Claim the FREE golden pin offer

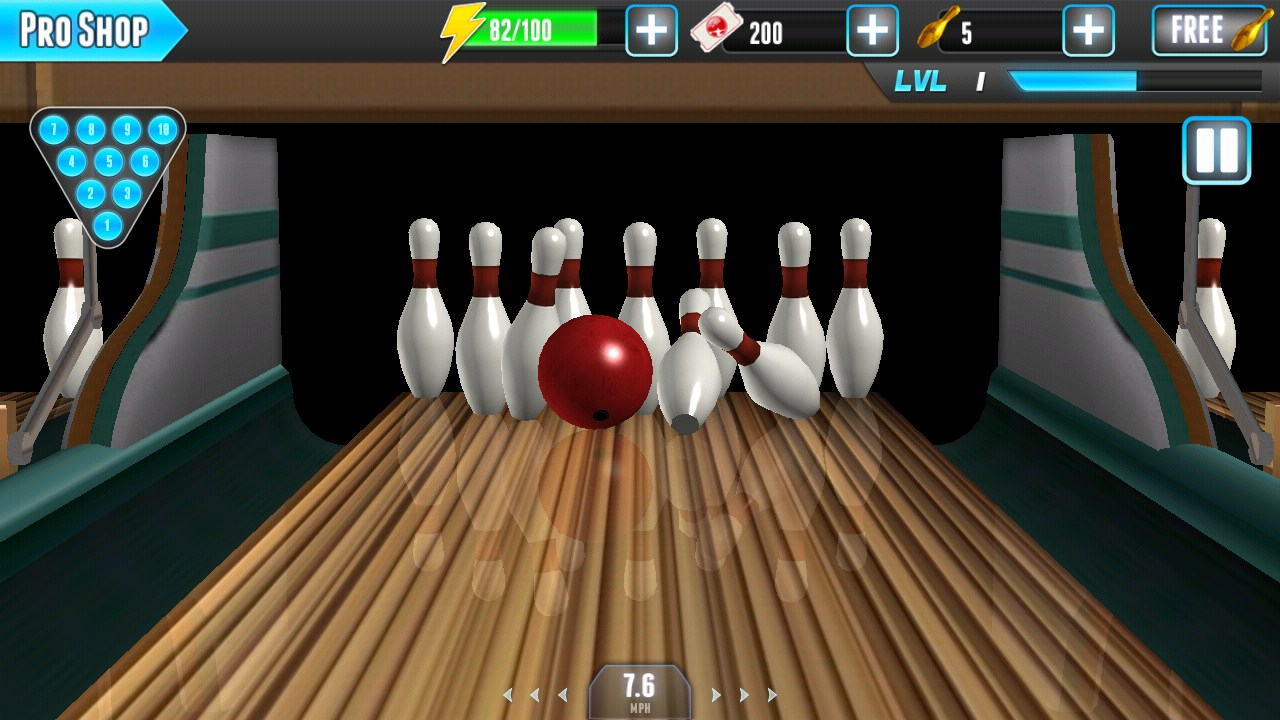pyautogui.click(x=1209, y=31)
